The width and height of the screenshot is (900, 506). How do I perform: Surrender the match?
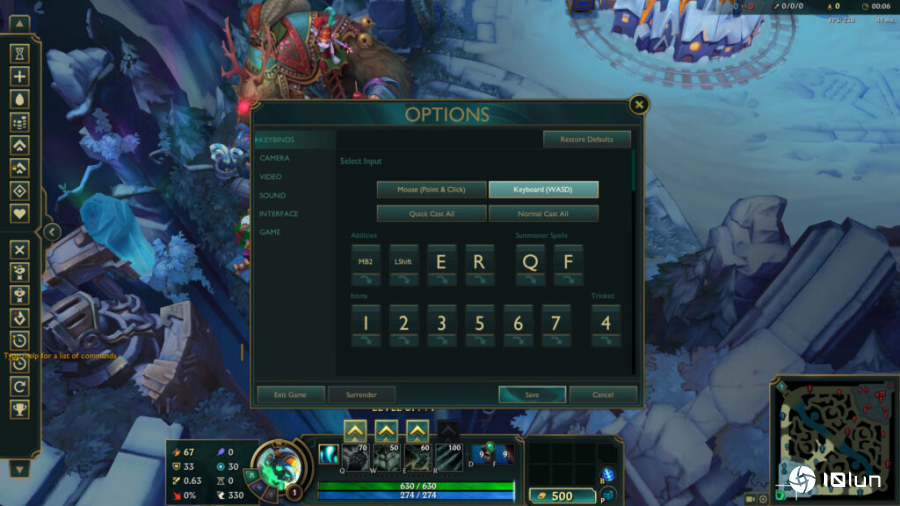[x=361, y=395]
